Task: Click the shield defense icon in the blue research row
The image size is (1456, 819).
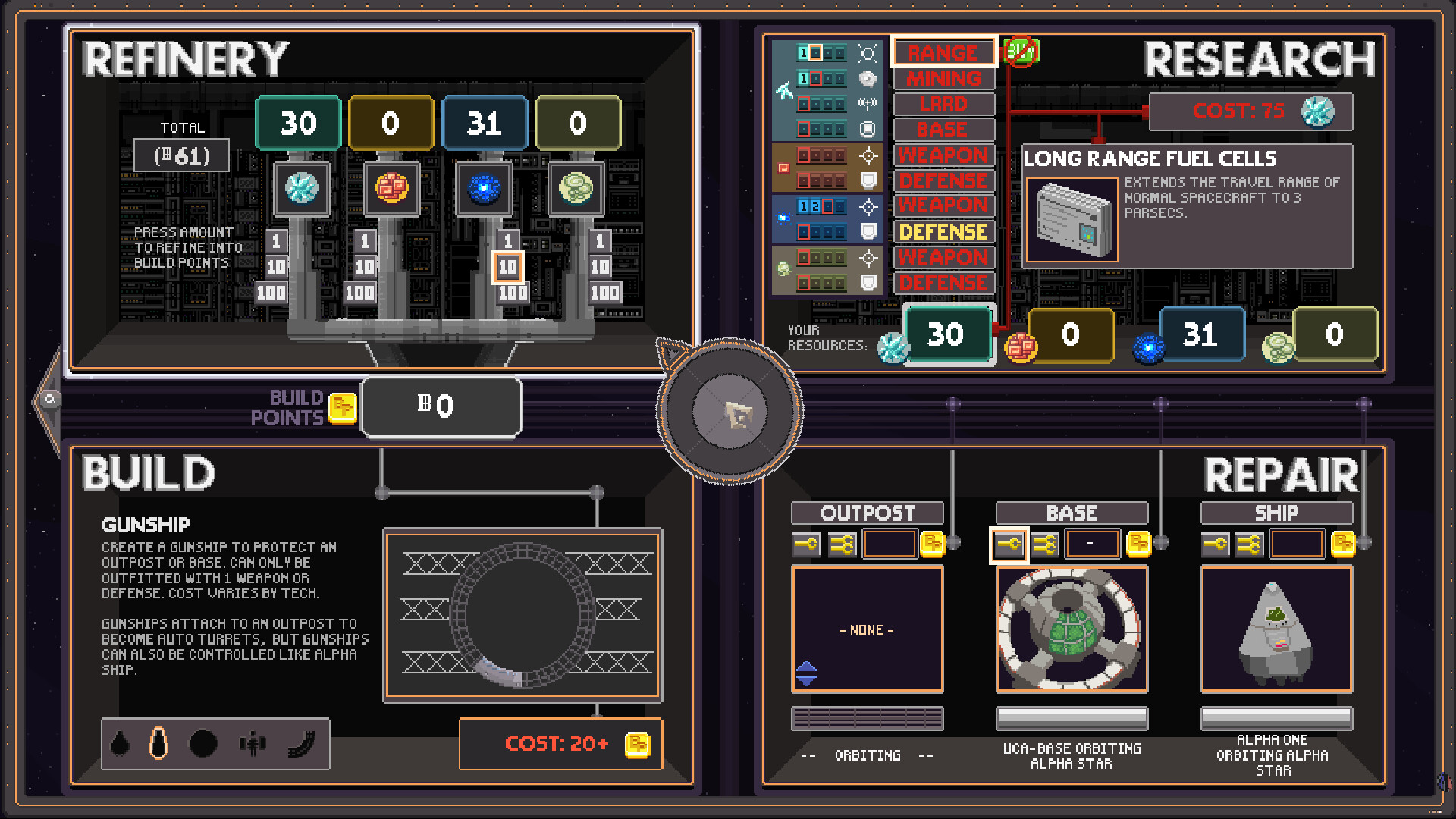Action: tap(868, 231)
